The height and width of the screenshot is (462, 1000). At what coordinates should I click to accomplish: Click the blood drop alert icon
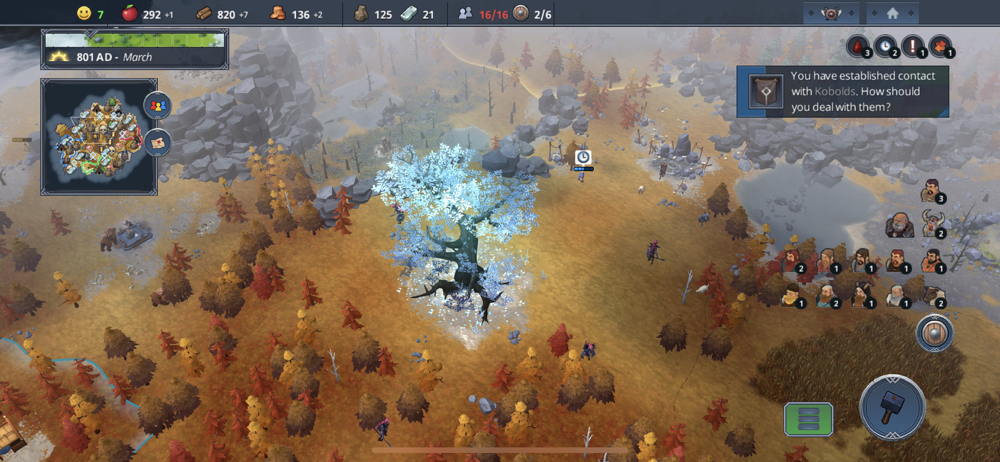[857, 46]
